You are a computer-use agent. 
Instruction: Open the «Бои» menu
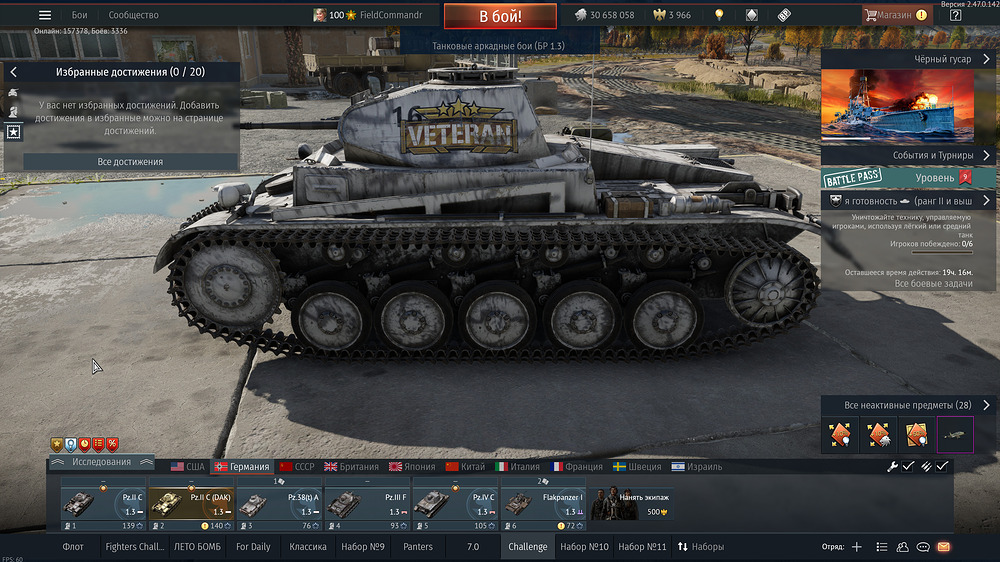click(80, 15)
